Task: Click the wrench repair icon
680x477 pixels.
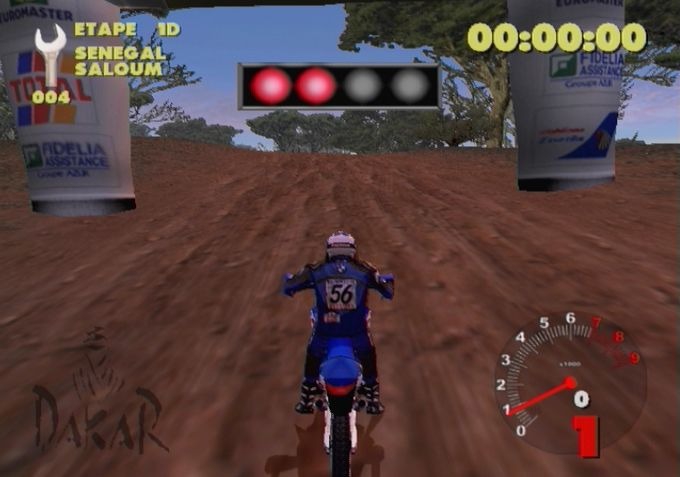Action: pyautogui.click(x=49, y=56)
